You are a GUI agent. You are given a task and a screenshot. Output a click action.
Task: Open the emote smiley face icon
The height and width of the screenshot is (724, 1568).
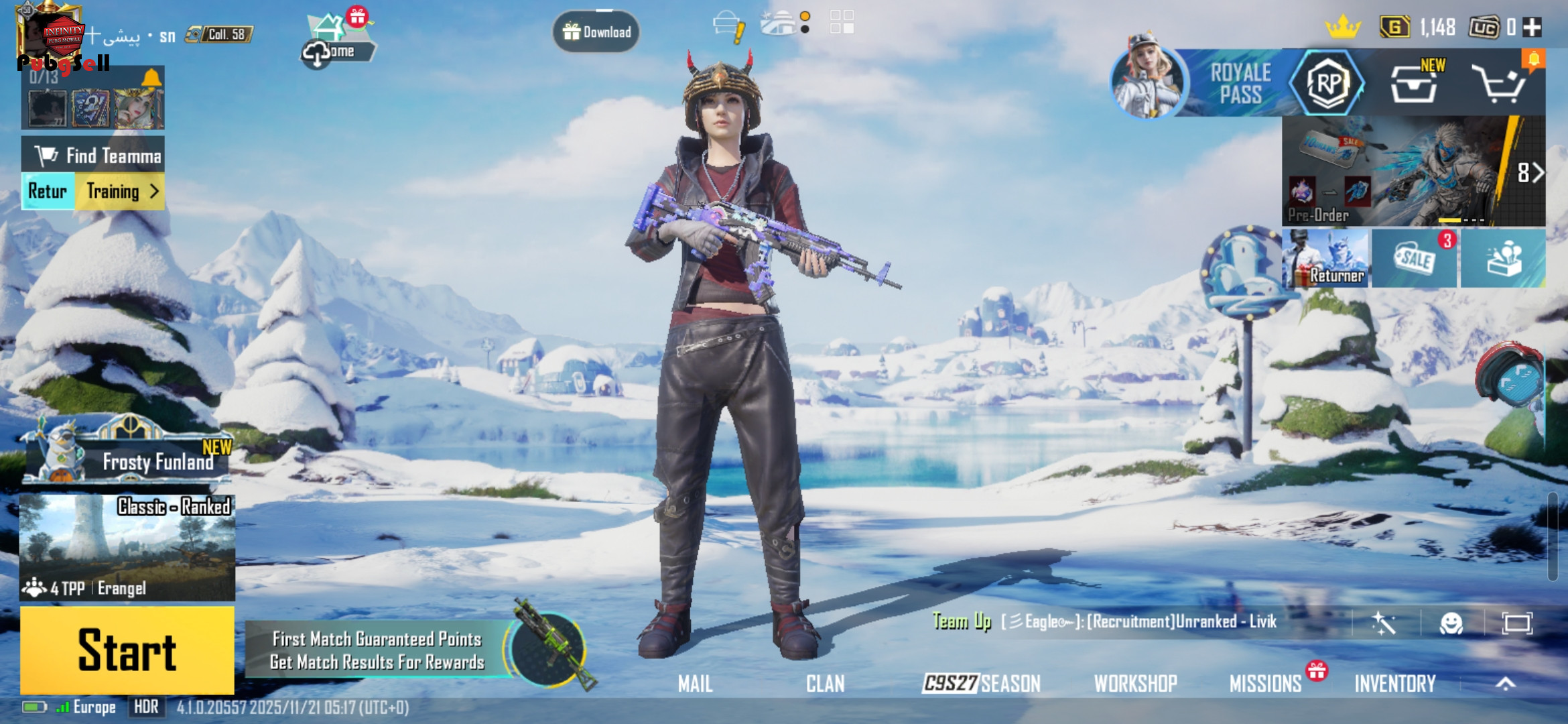(x=1451, y=623)
